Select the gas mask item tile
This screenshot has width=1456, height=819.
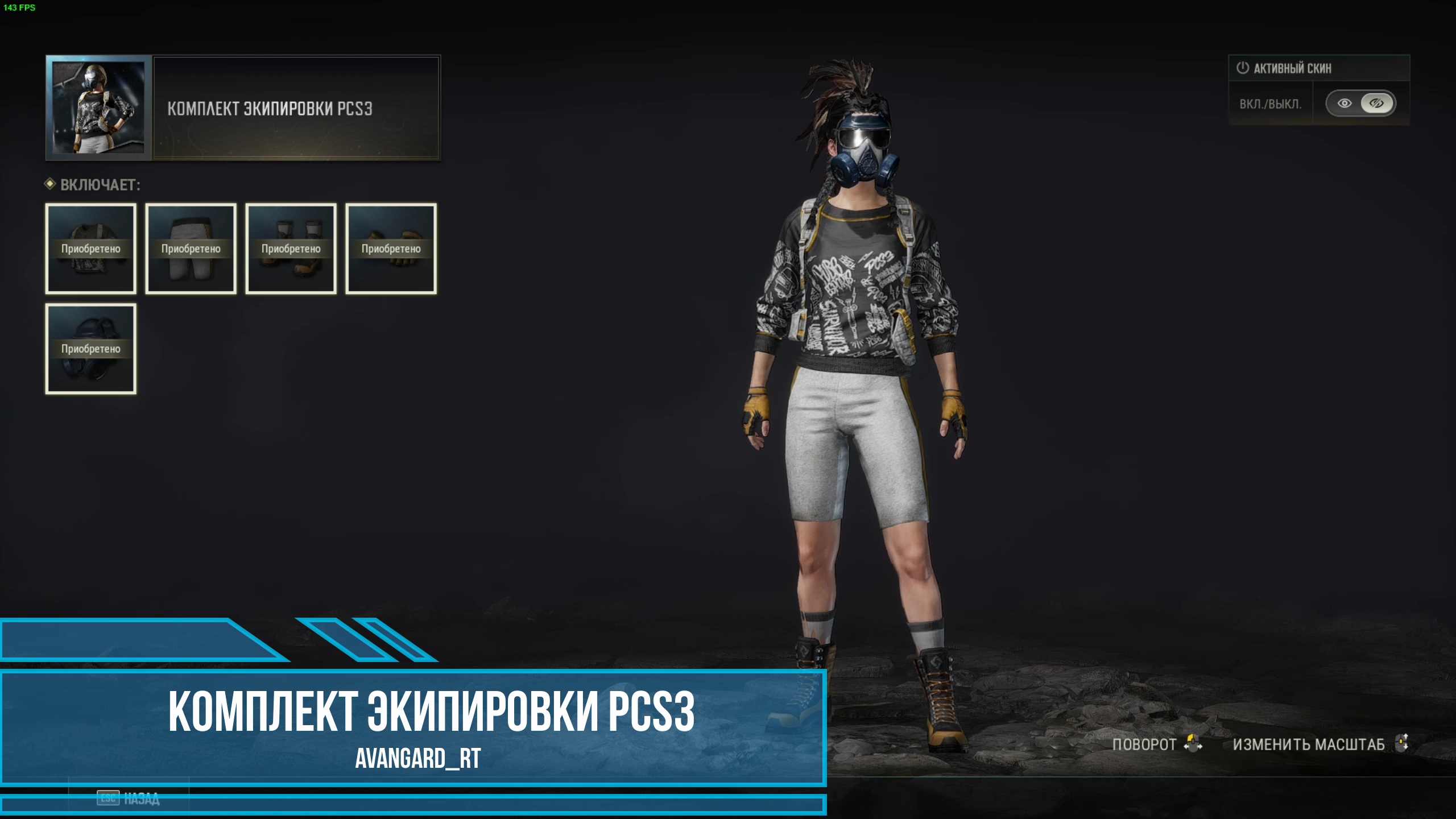[91, 349]
